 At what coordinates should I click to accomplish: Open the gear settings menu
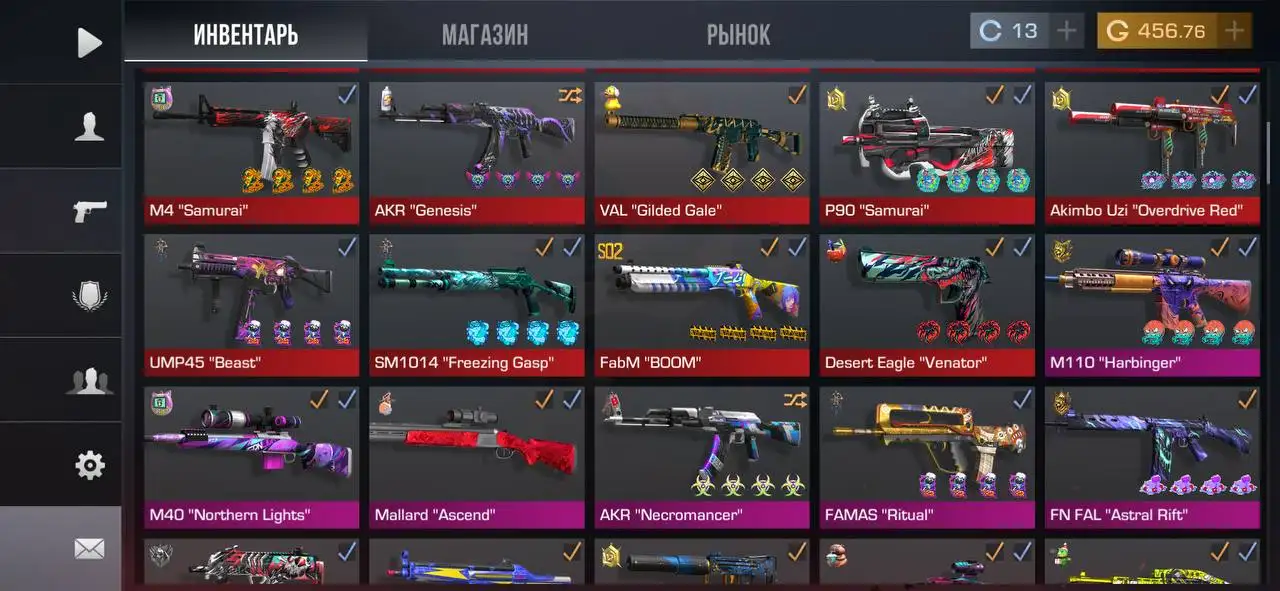pos(89,465)
